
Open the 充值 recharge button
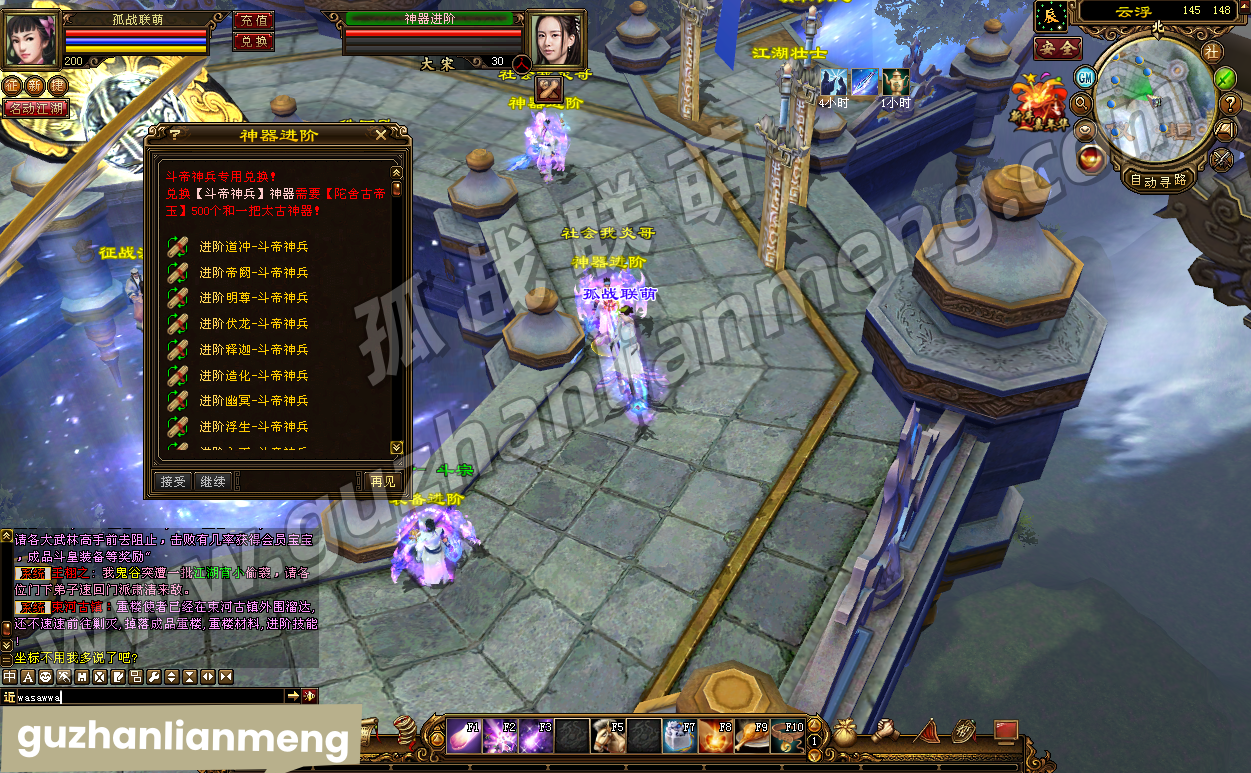click(253, 20)
